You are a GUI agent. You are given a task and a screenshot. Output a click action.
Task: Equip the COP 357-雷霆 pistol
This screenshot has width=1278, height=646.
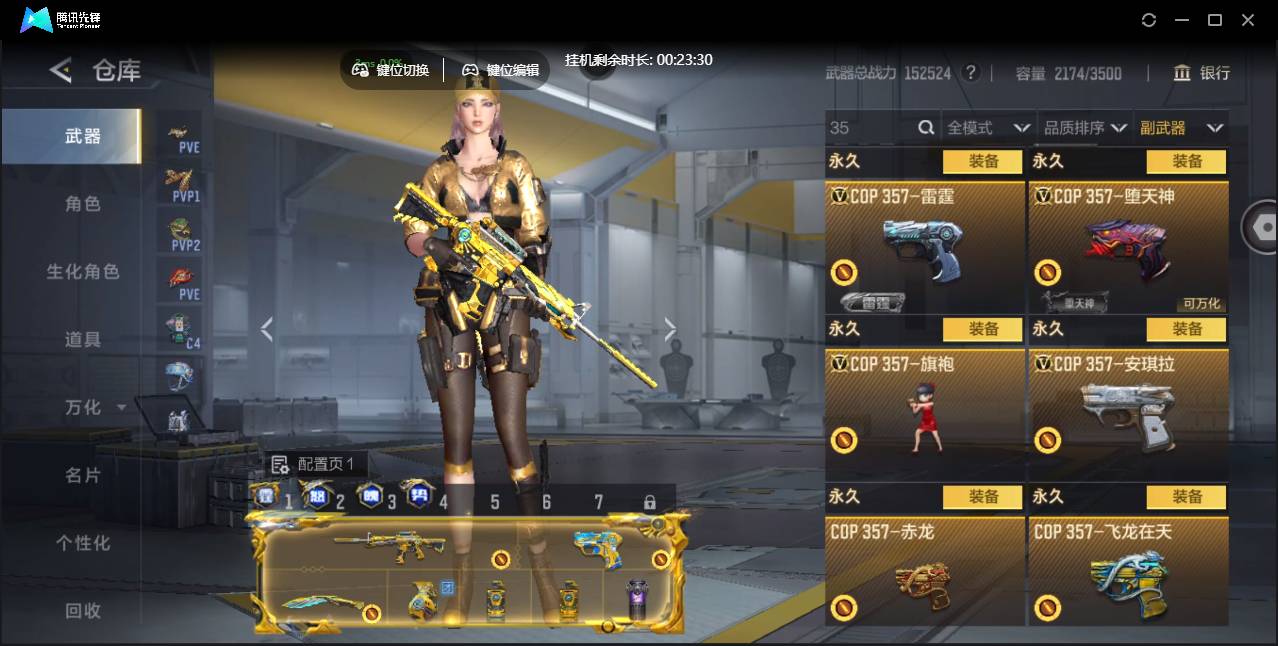(x=982, y=161)
